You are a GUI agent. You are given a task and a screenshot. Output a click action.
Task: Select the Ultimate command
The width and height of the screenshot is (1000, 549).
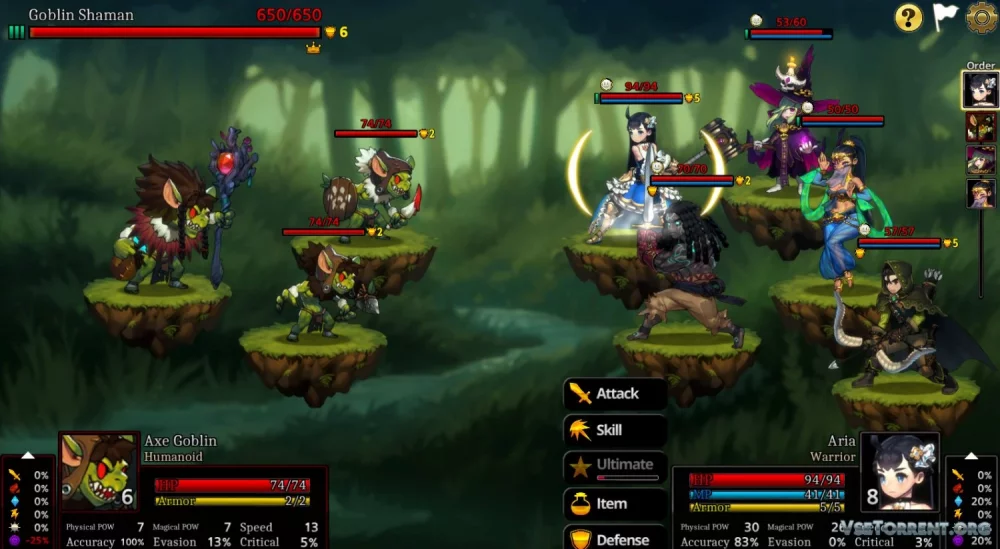[615, 465]
